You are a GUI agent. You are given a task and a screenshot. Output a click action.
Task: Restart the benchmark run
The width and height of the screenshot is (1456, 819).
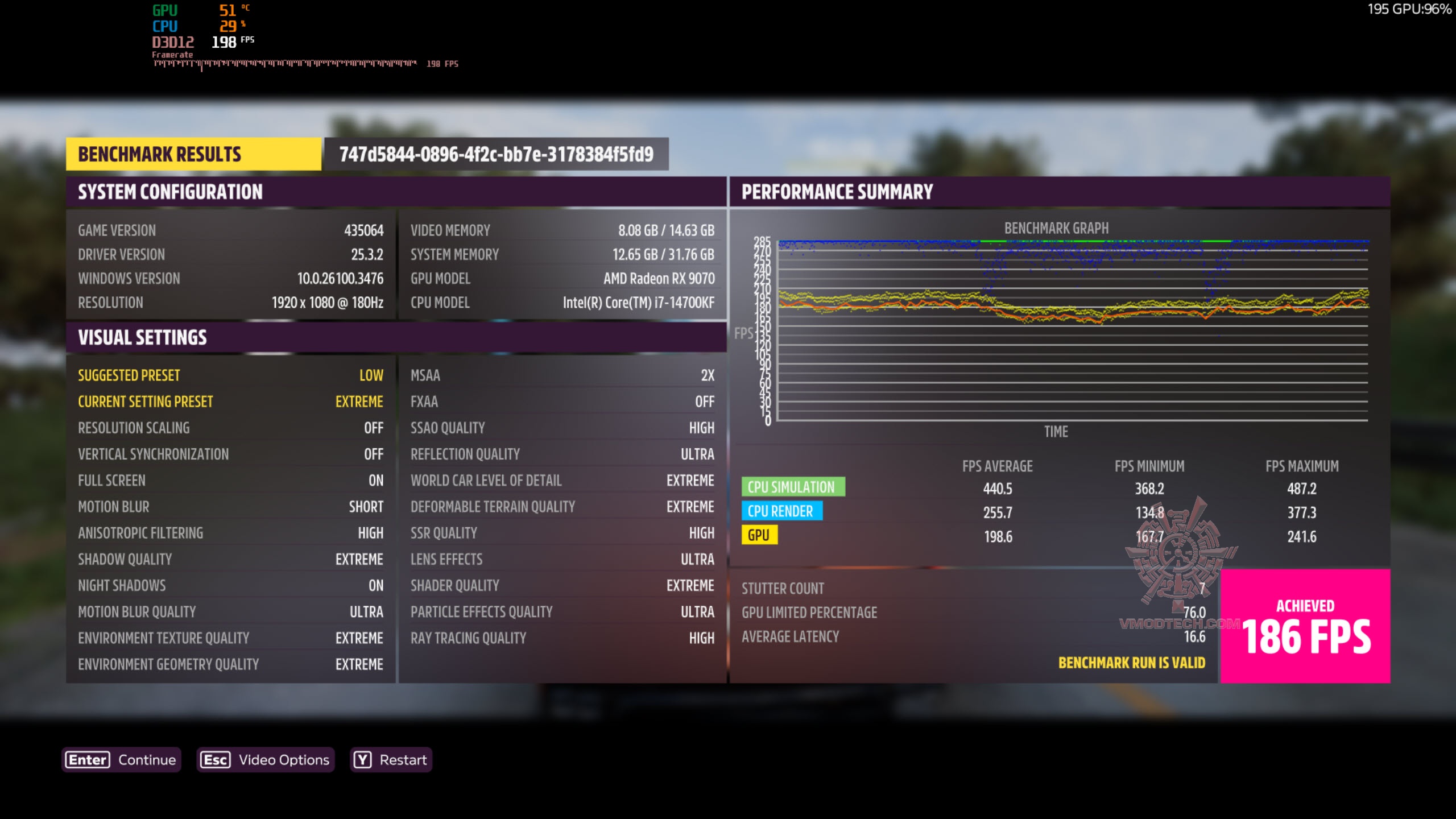391,760
